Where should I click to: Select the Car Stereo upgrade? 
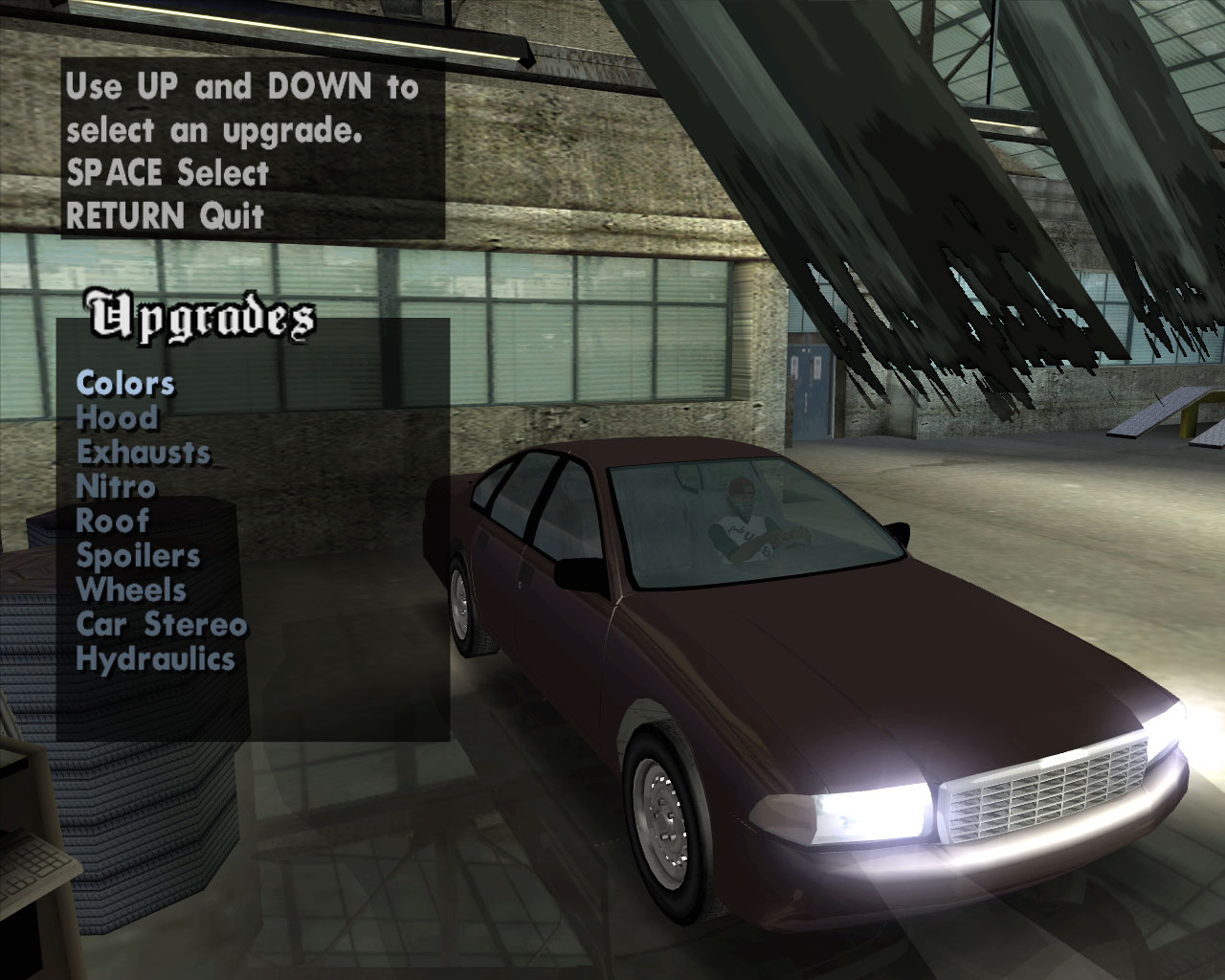pos(161,624)
